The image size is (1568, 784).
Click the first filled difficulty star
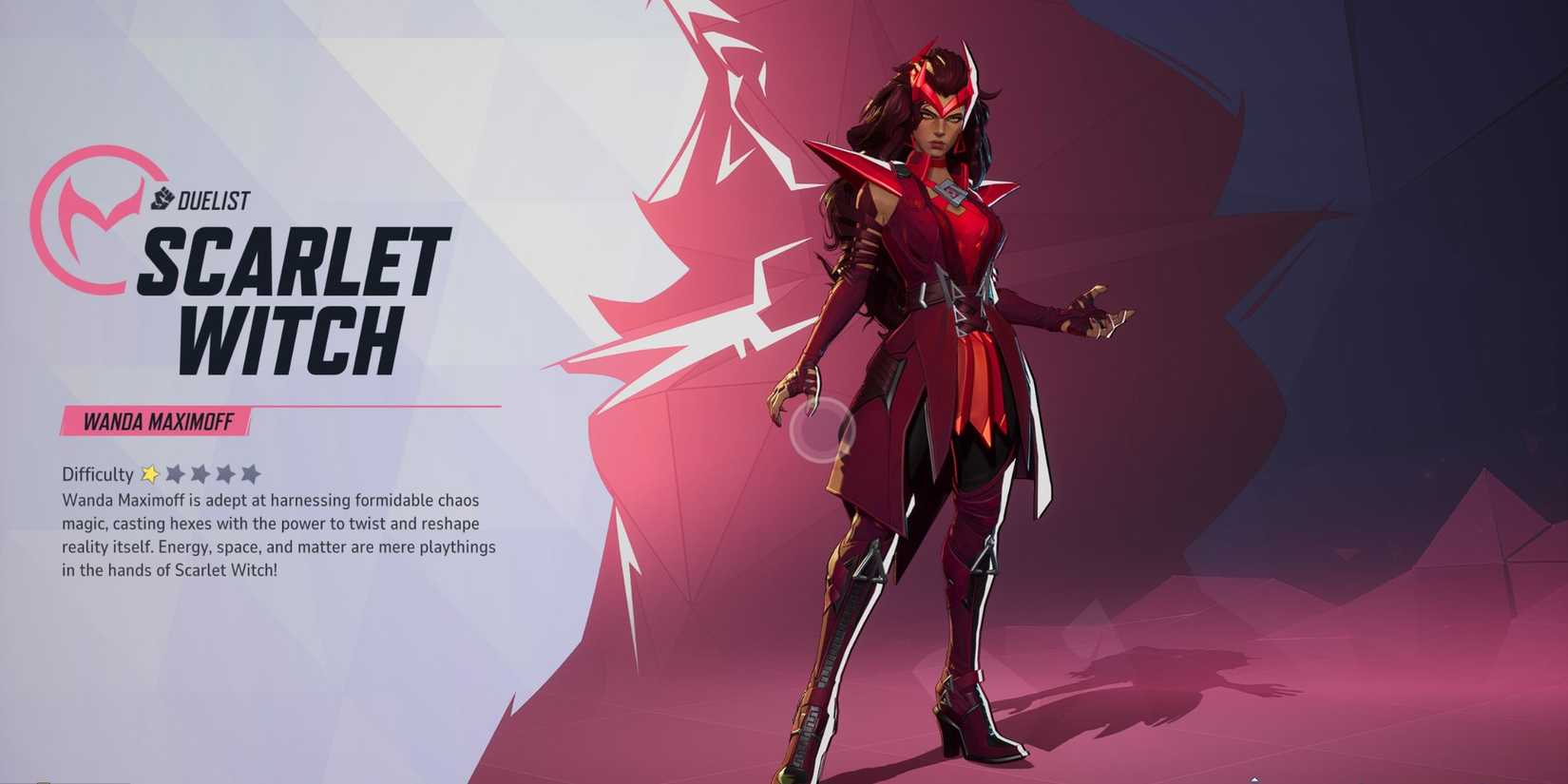point(149,473)
